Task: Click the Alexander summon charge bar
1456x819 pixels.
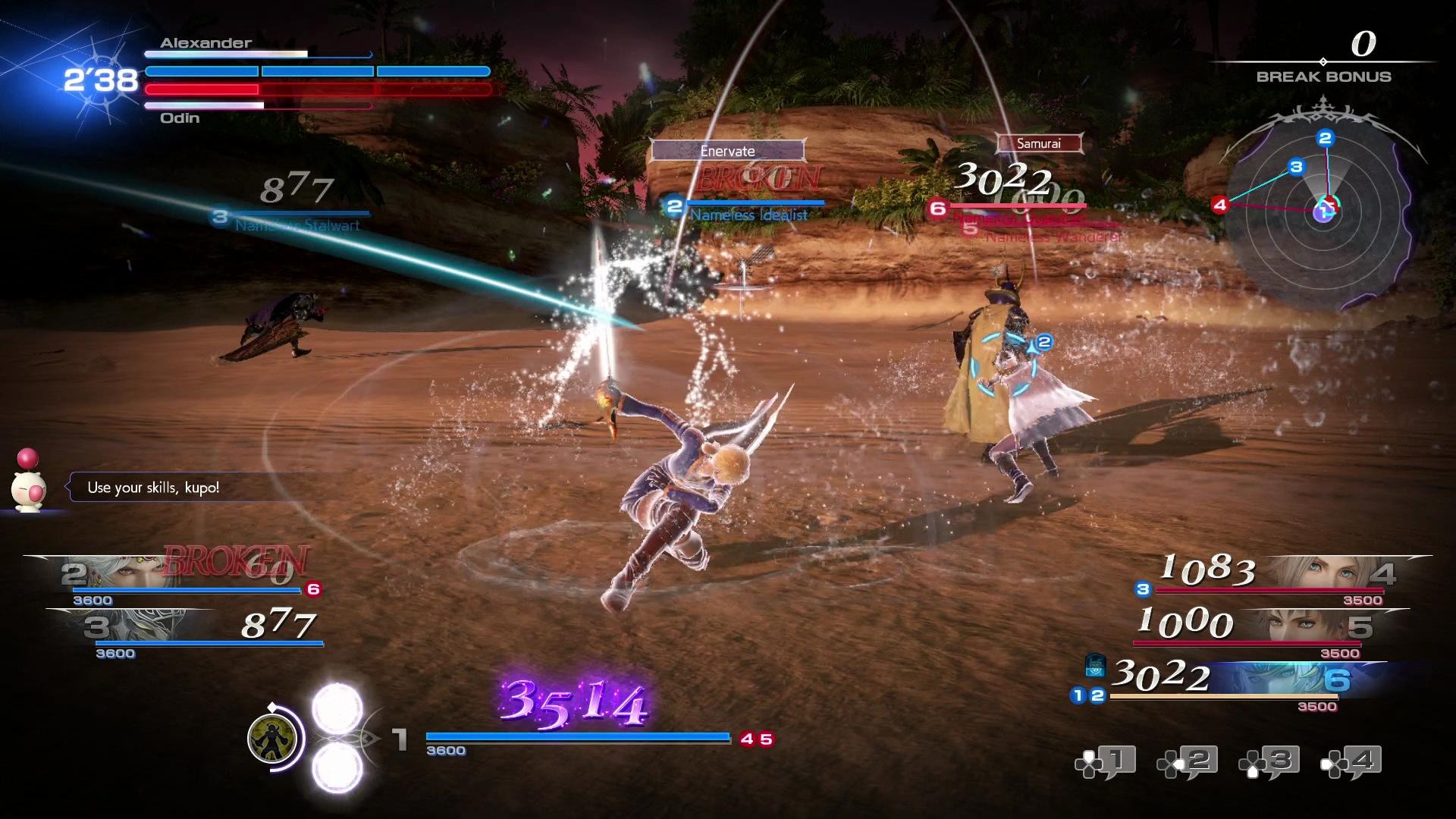Action: [258, 54]
